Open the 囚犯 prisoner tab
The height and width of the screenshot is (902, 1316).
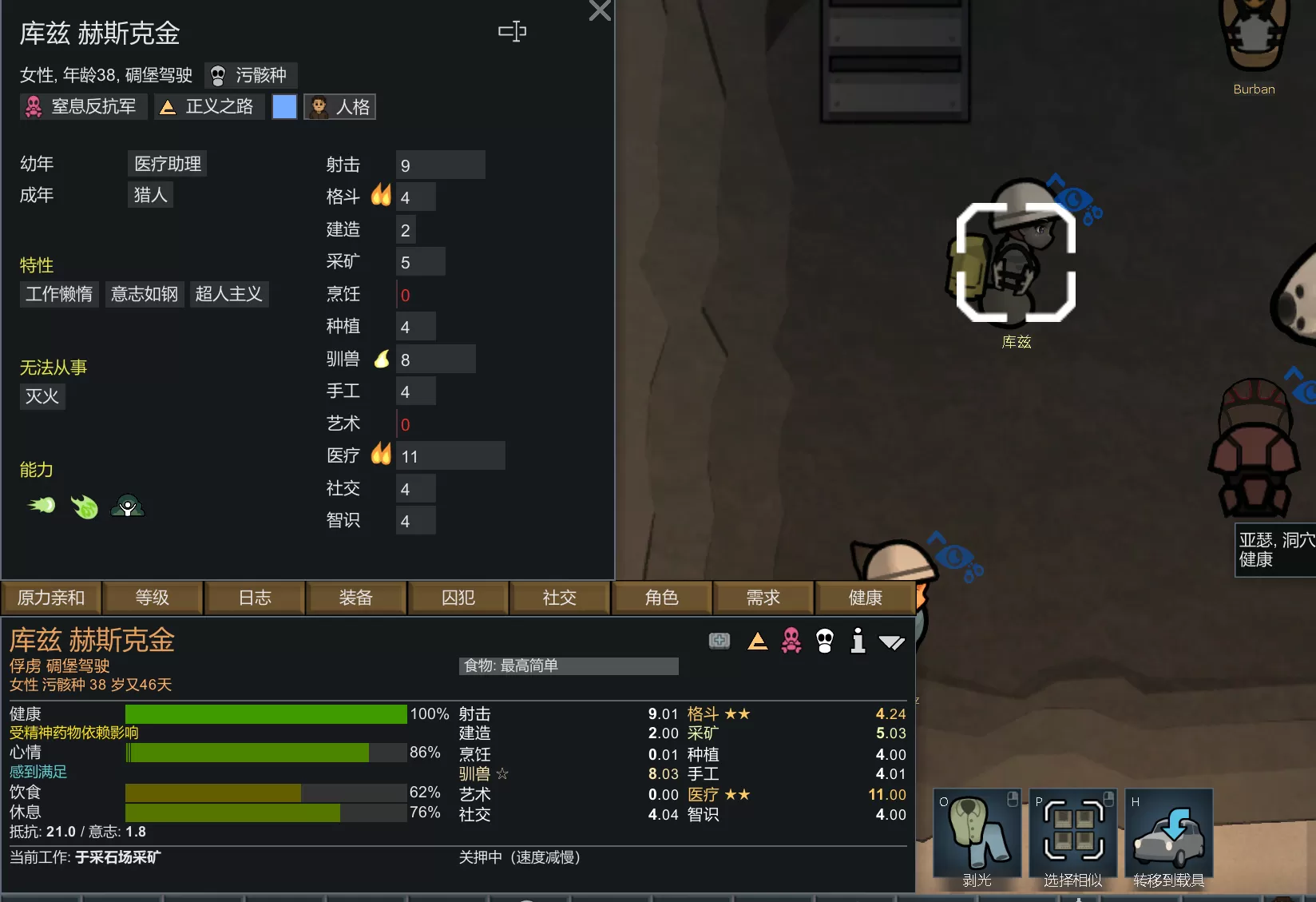click(x=458, y=598)
